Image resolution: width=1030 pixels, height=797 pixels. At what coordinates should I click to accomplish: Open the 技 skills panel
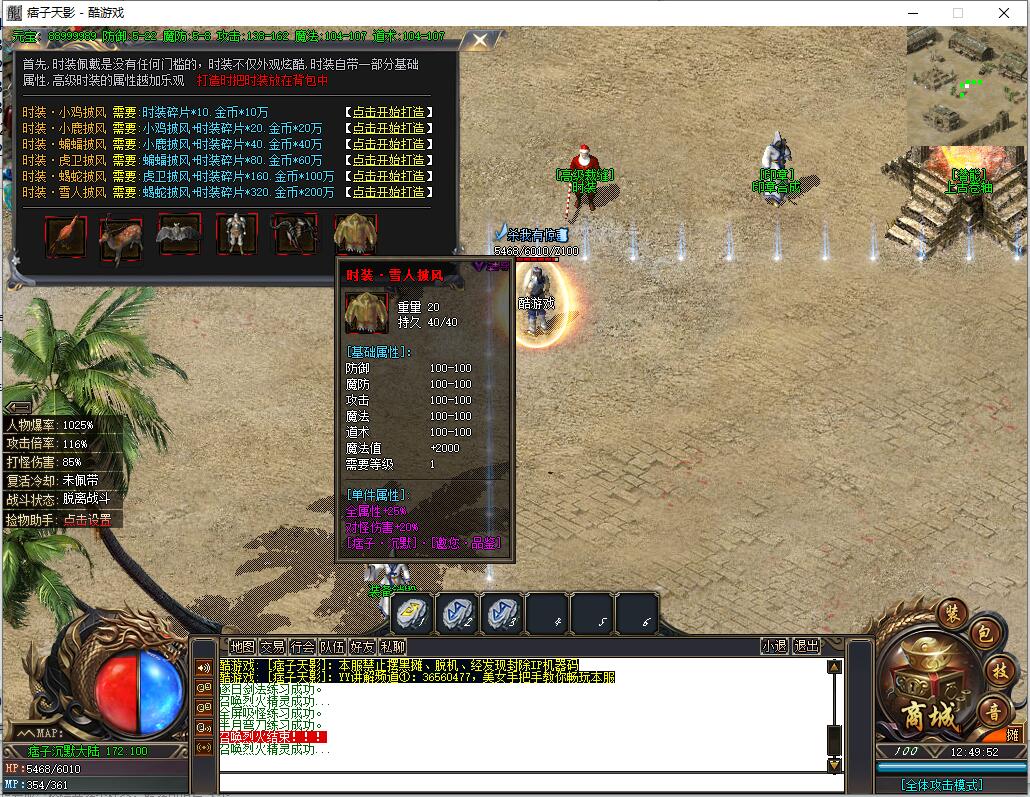(x=1000, y=671)
